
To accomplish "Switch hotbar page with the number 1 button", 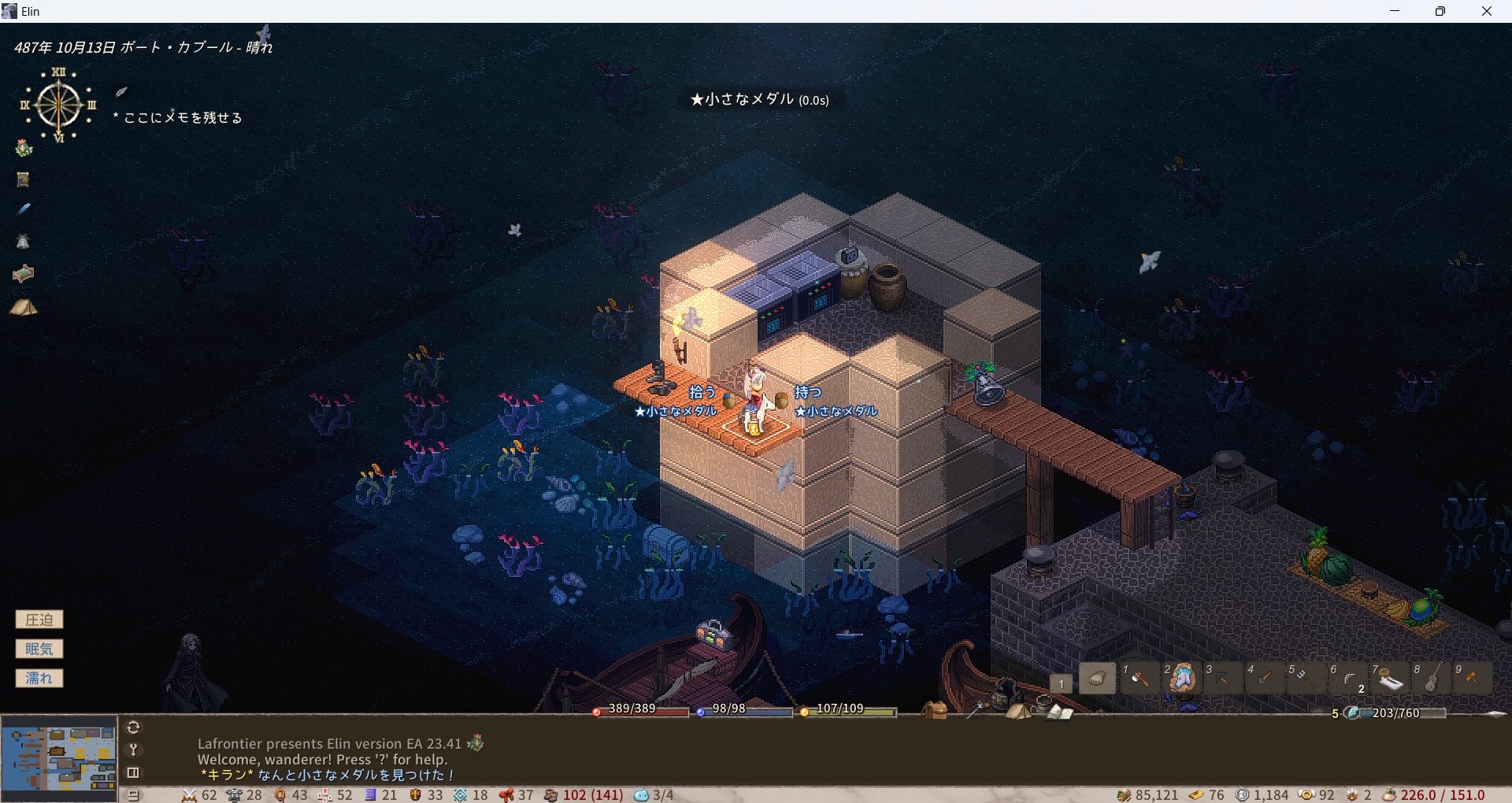I will [1061, 683].
